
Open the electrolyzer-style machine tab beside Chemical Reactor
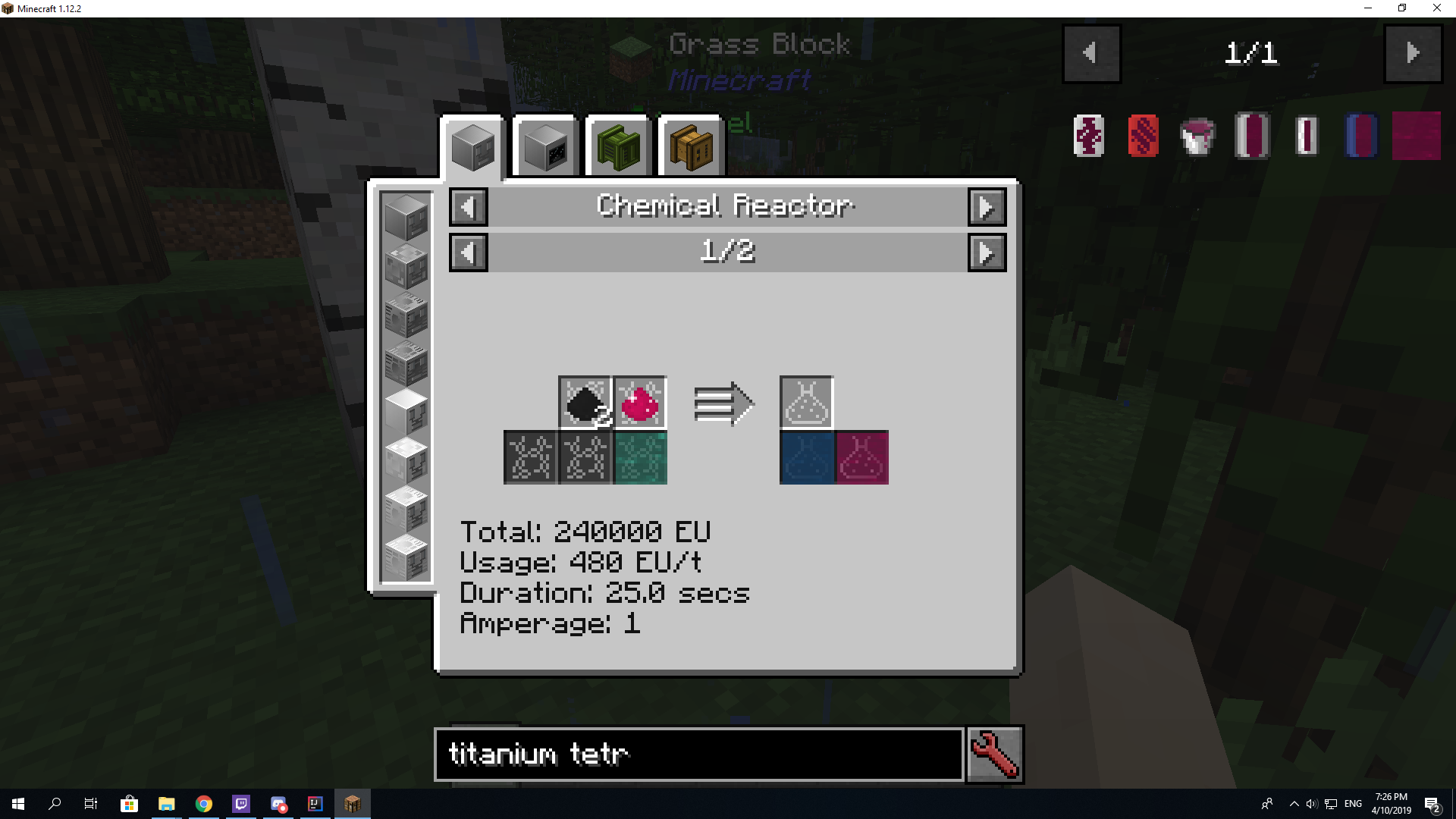click(544, 146)
